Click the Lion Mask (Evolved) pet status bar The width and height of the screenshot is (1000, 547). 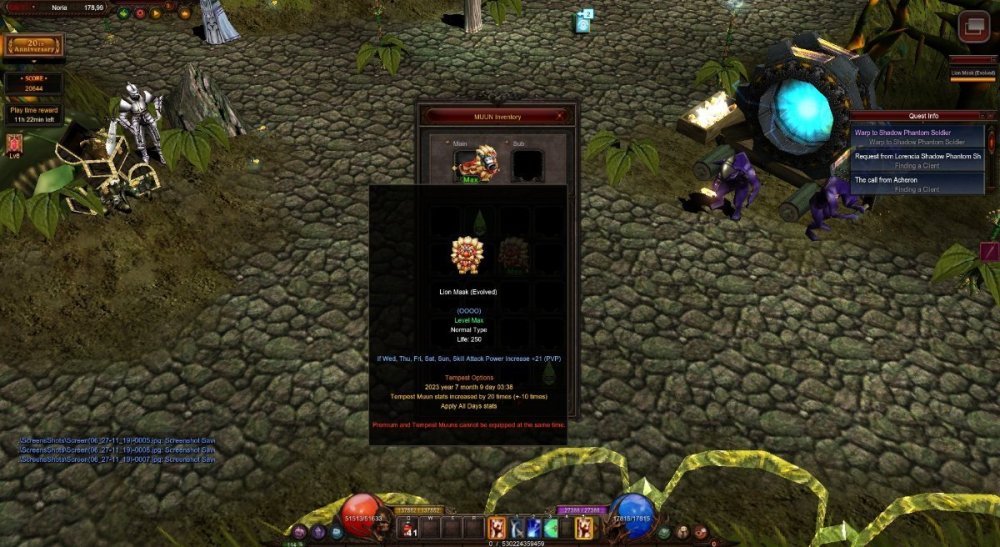click(972, 72)
